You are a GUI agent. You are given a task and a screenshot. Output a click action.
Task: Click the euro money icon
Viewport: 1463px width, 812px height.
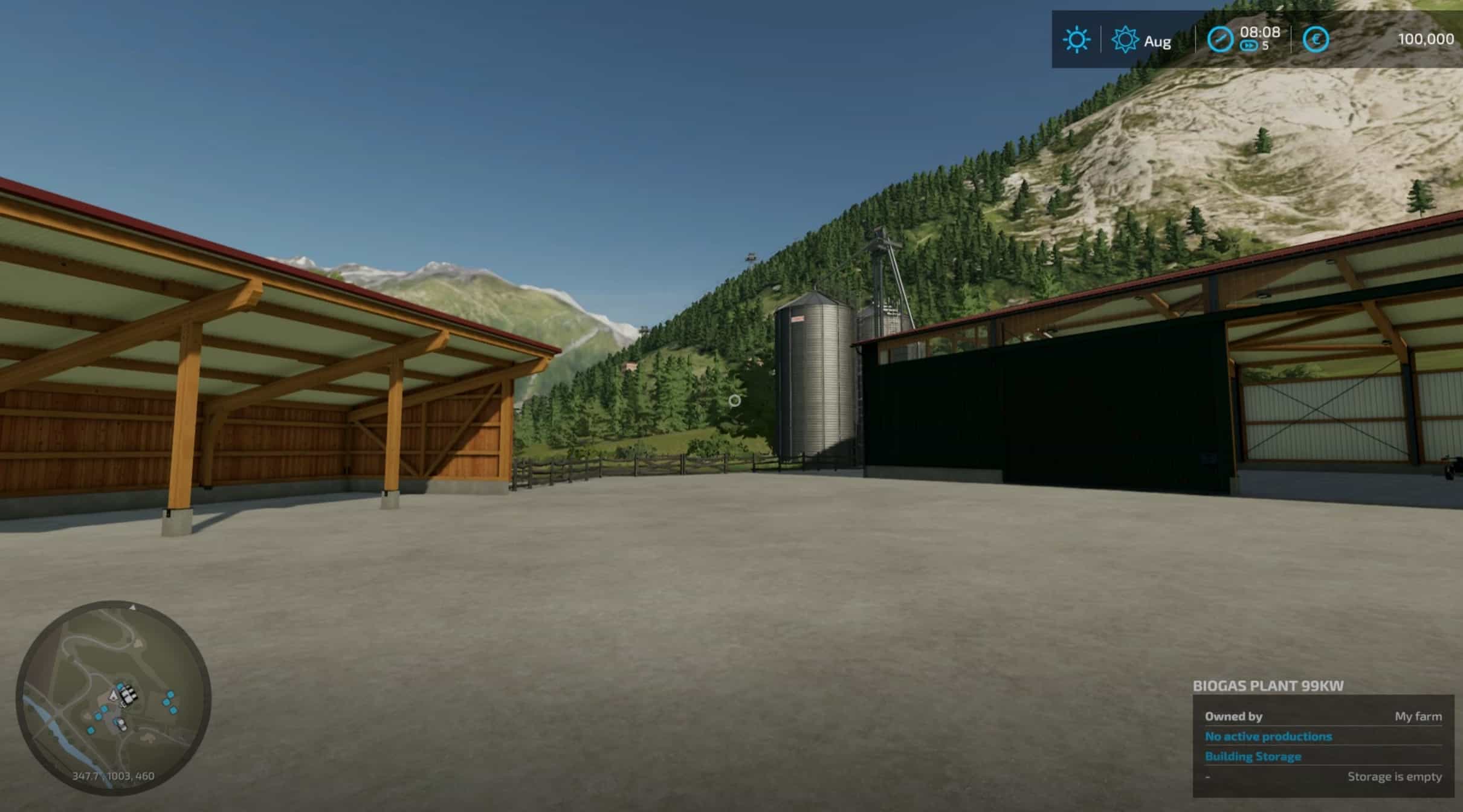(x=1316, y=40)
